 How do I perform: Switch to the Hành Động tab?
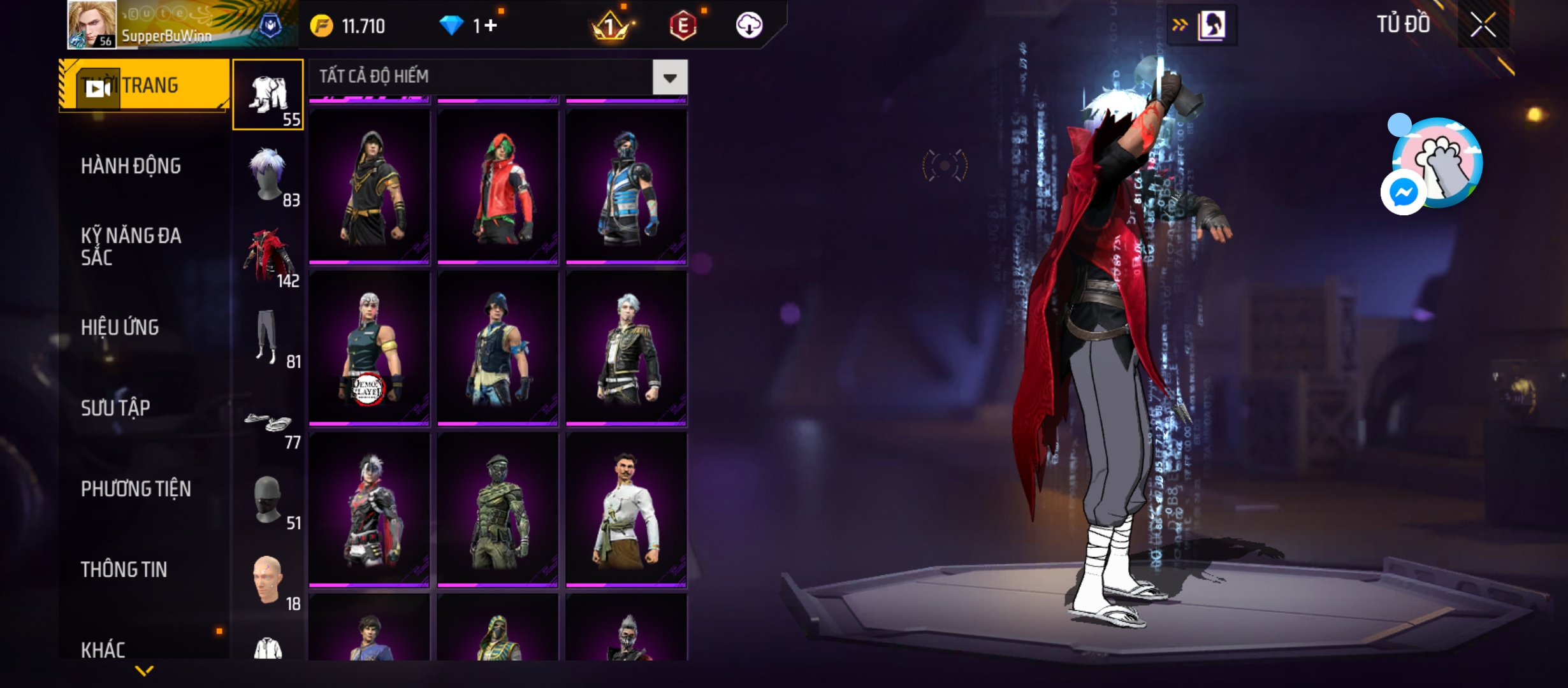tap(131, 166)
